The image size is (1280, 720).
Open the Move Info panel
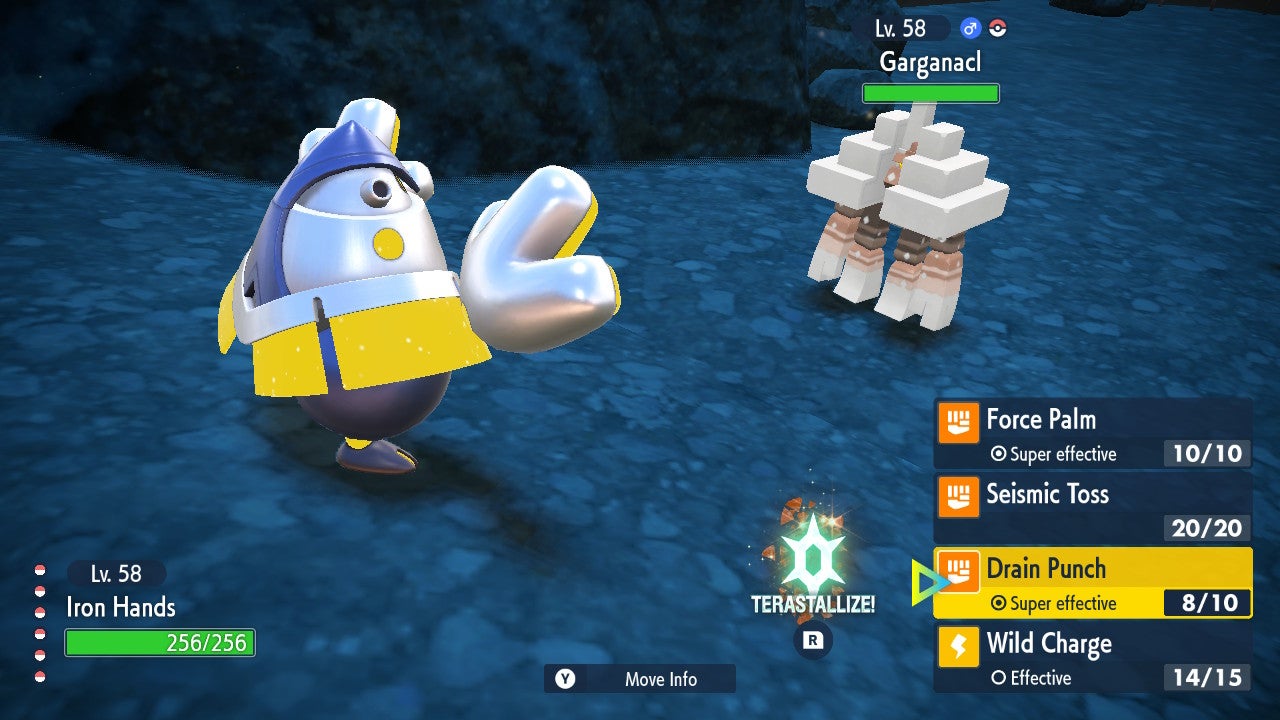[x=640, y=679]
